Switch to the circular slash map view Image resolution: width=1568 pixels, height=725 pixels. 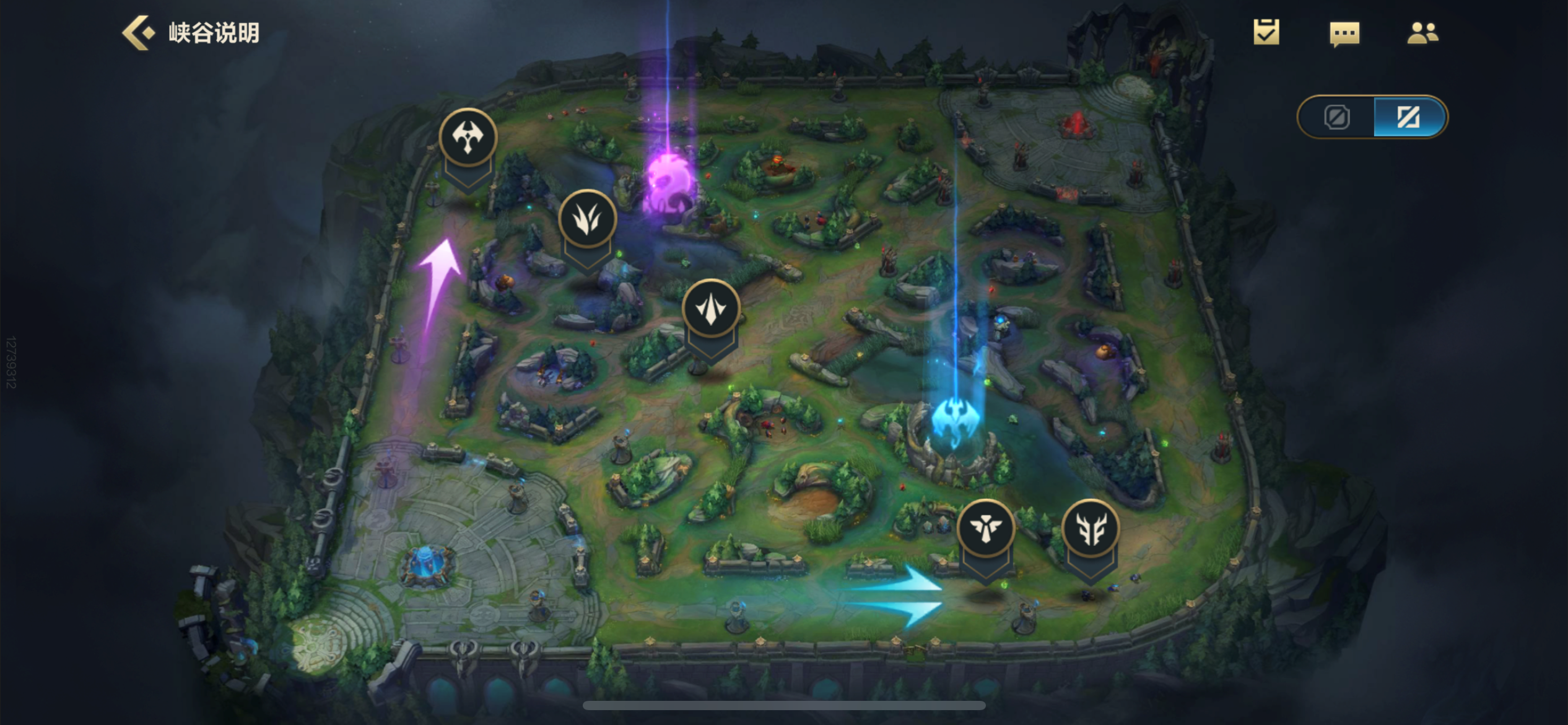[1336, 117]
